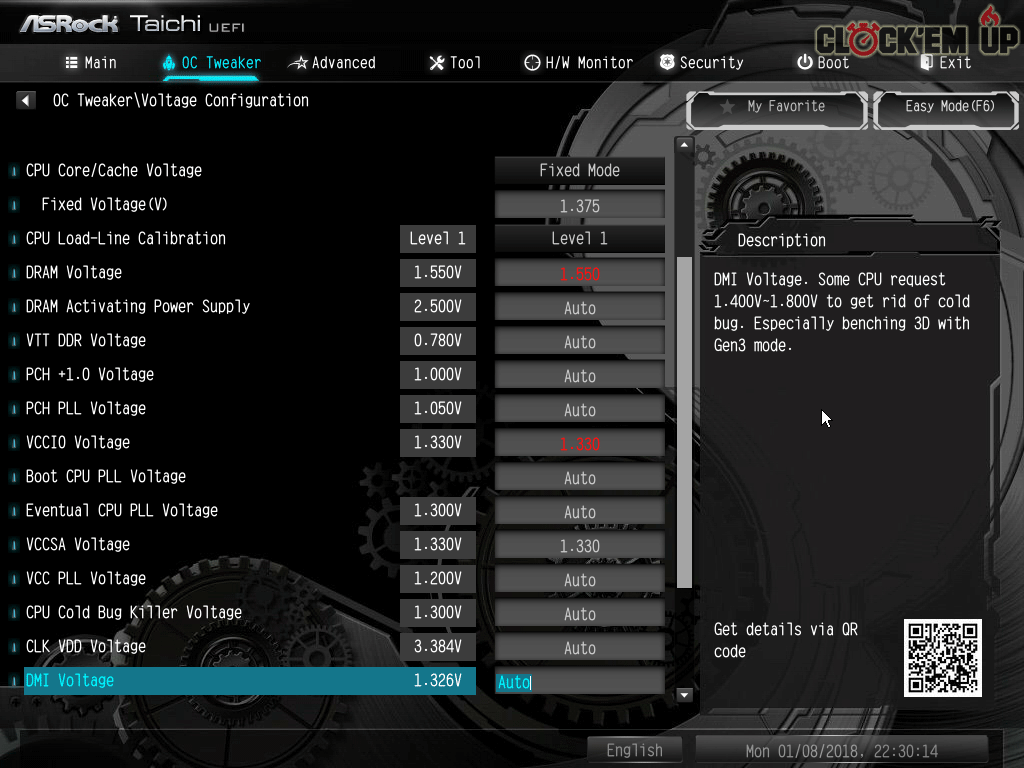Switch to the Boot tab

point(822,62)
